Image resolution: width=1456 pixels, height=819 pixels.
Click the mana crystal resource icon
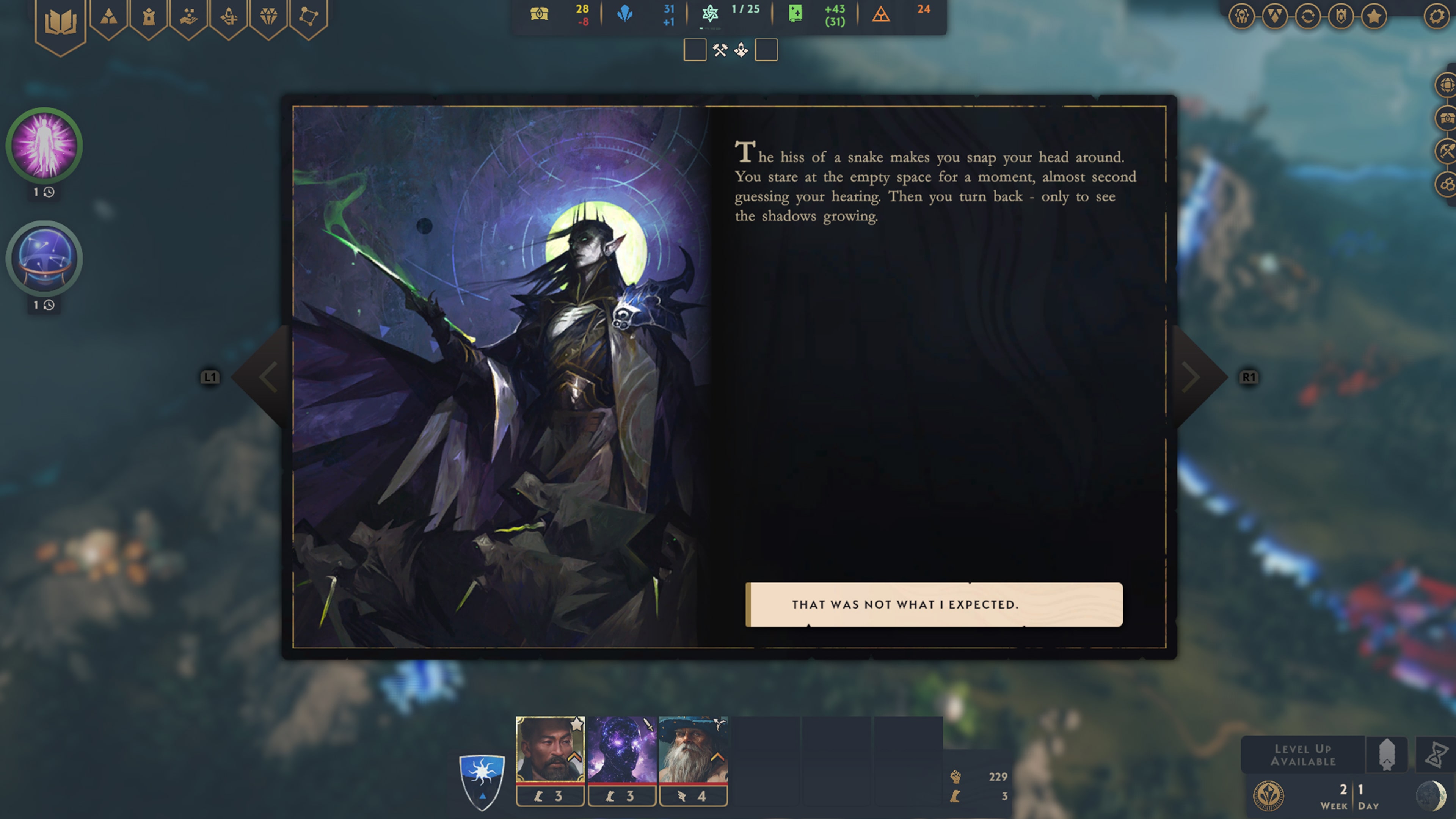625,15
